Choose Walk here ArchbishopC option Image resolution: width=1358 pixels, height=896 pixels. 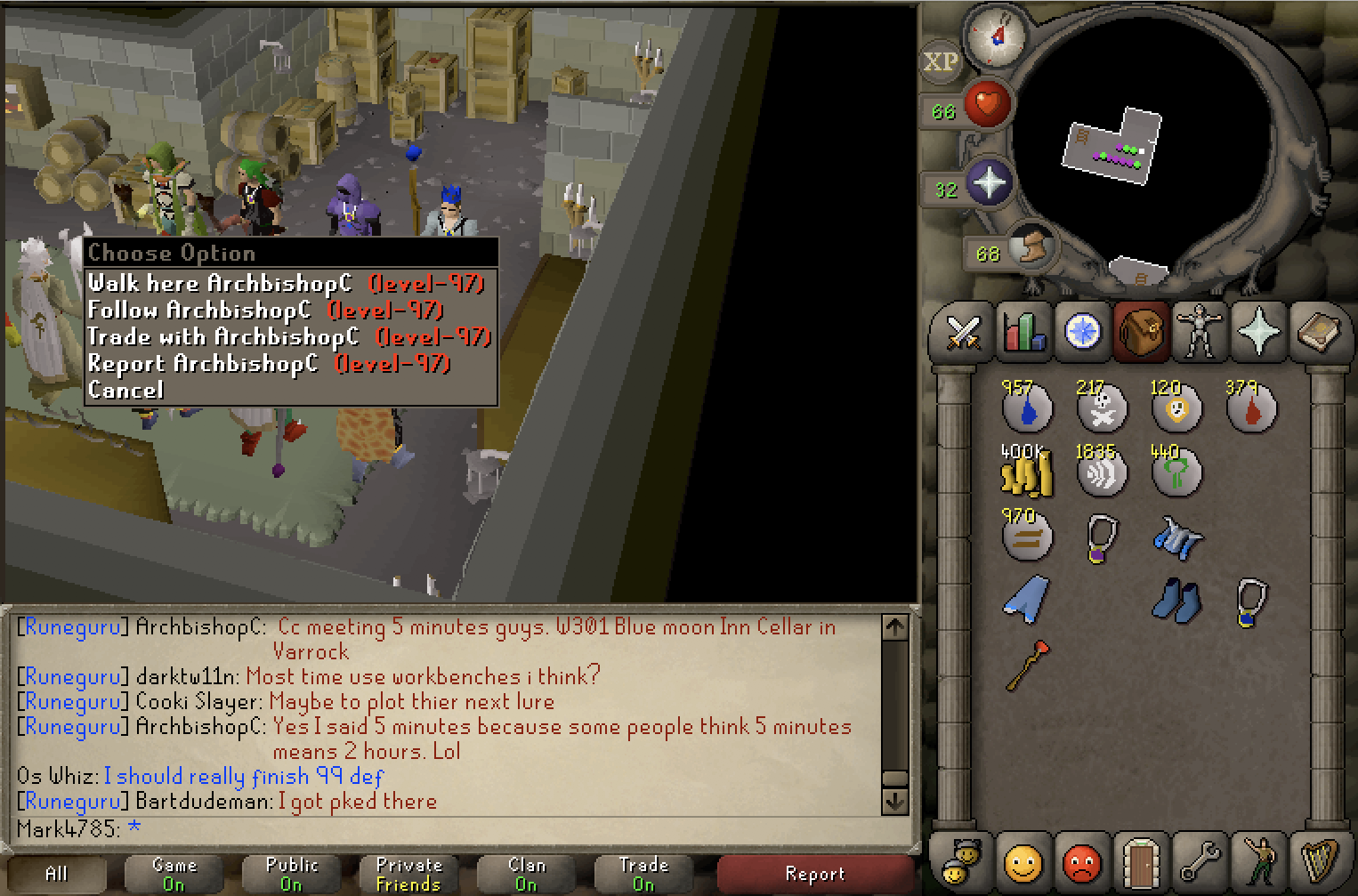pos(285,284)
